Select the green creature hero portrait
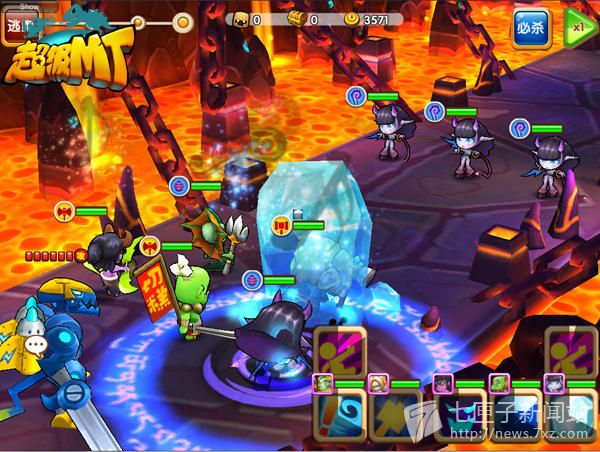 498,383
